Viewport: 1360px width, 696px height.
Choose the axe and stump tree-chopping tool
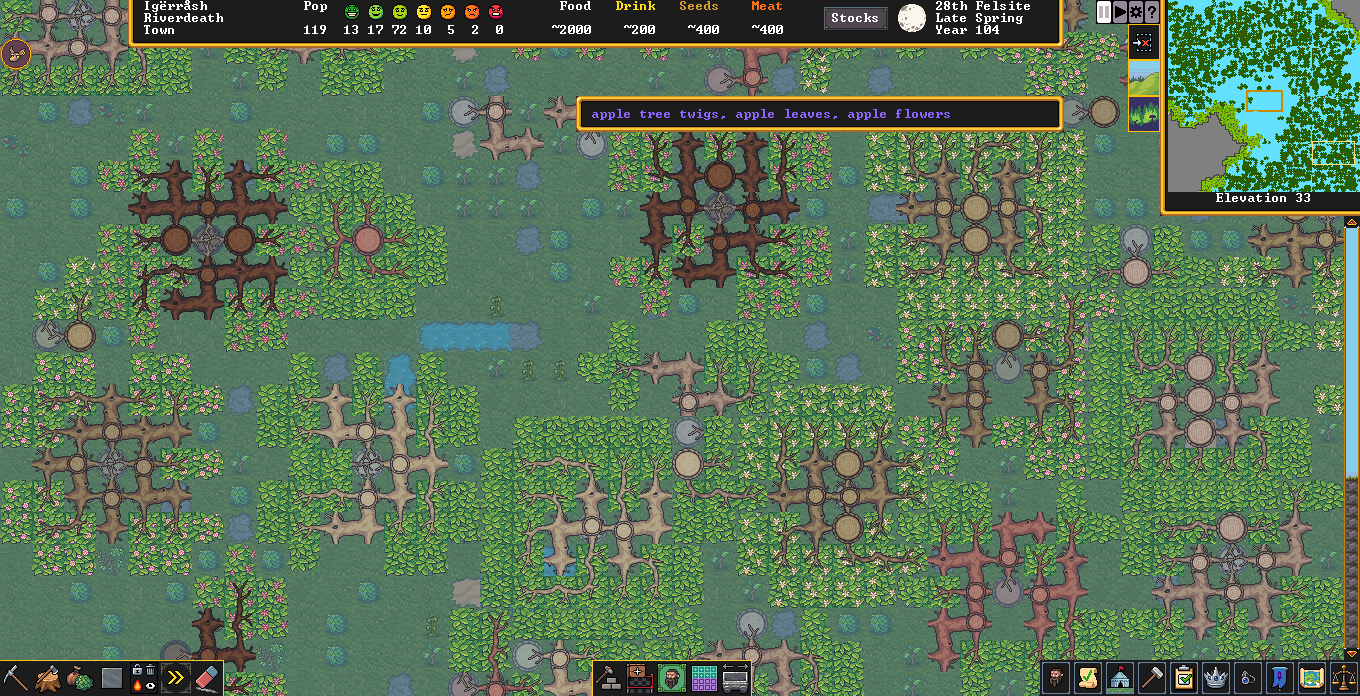pos(47,678)
